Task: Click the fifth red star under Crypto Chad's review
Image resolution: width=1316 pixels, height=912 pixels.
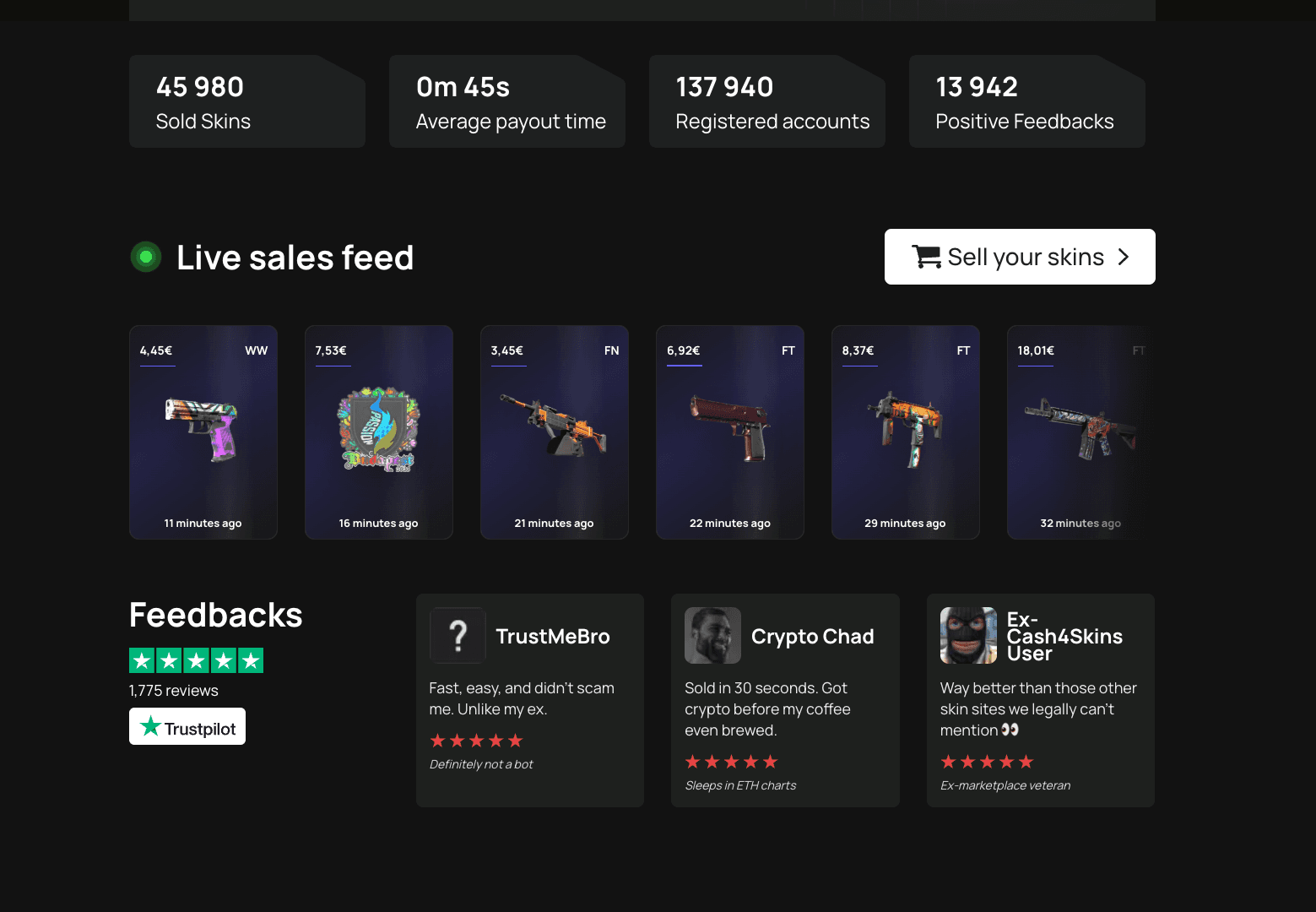Action: [x=770, y=761]
